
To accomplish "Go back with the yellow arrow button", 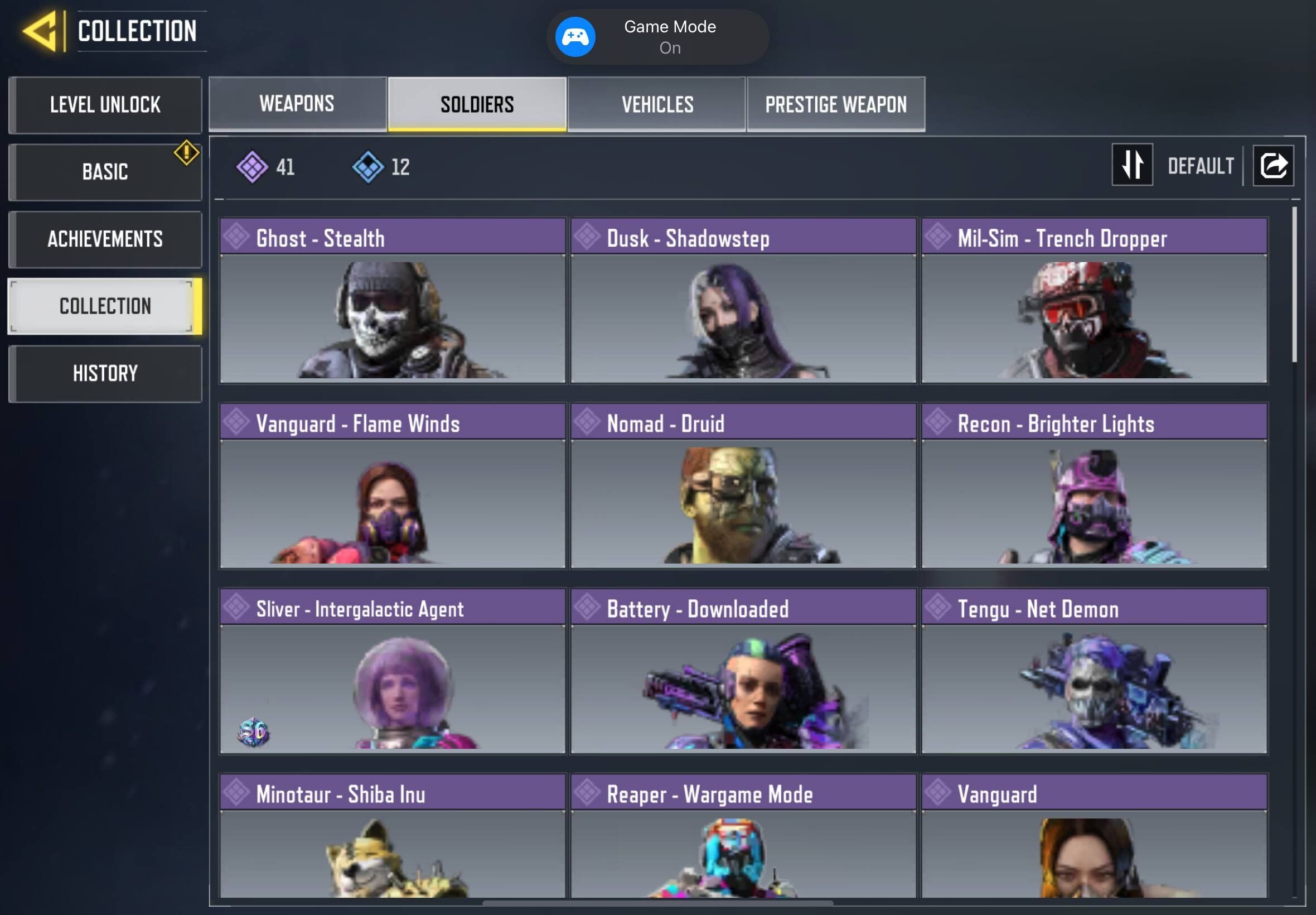I will click(x=40, y=31).
